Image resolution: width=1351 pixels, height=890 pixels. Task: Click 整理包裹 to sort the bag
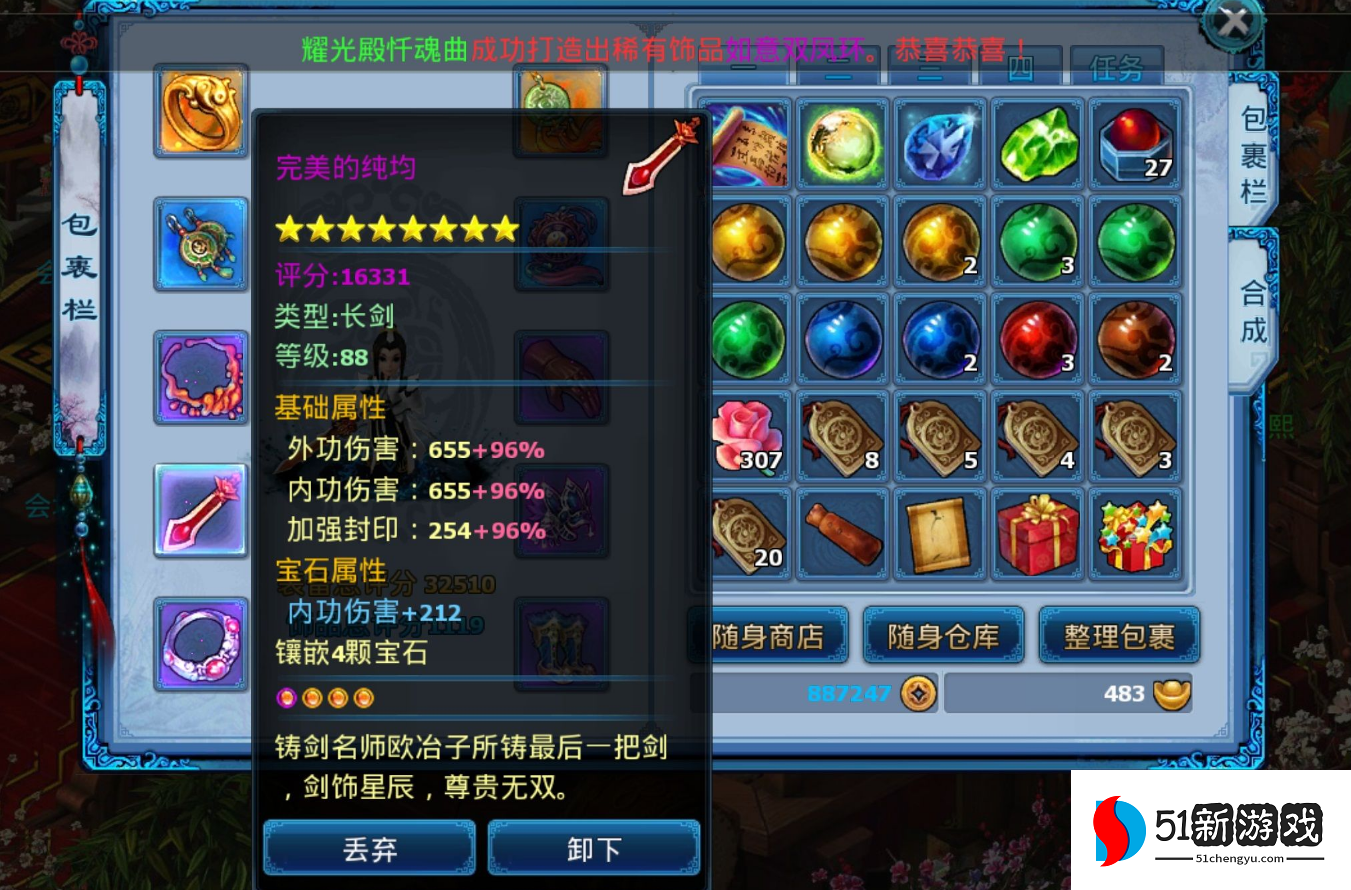click(1120, 635)
